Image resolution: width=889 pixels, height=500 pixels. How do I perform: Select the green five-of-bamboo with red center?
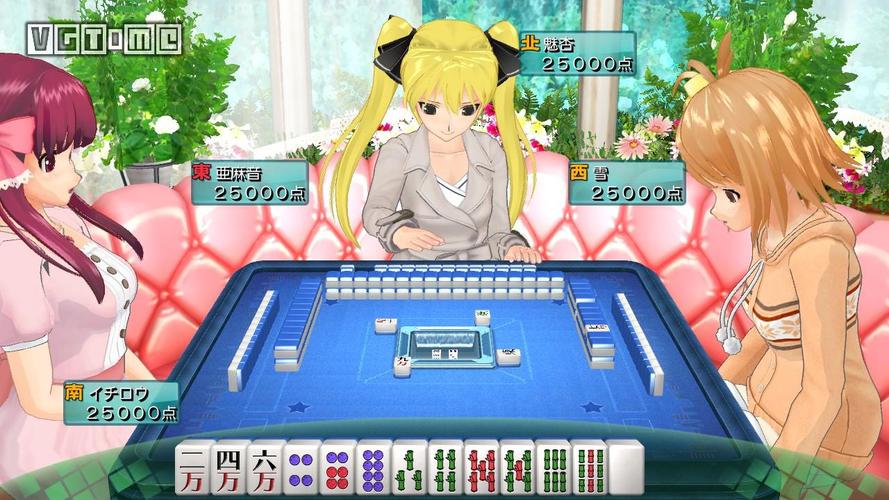tap(517, 469)
